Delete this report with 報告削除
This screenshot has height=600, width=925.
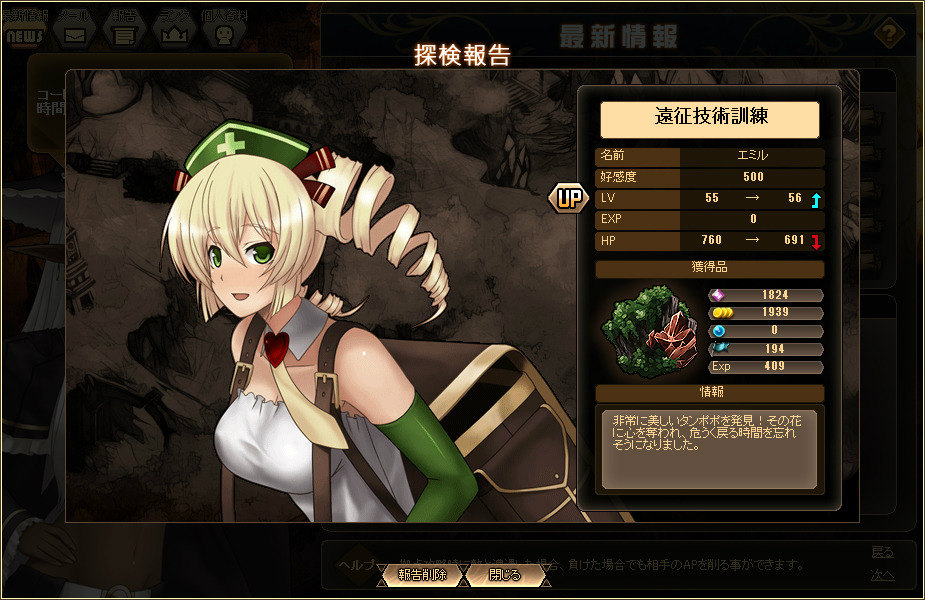pos(421,575)
